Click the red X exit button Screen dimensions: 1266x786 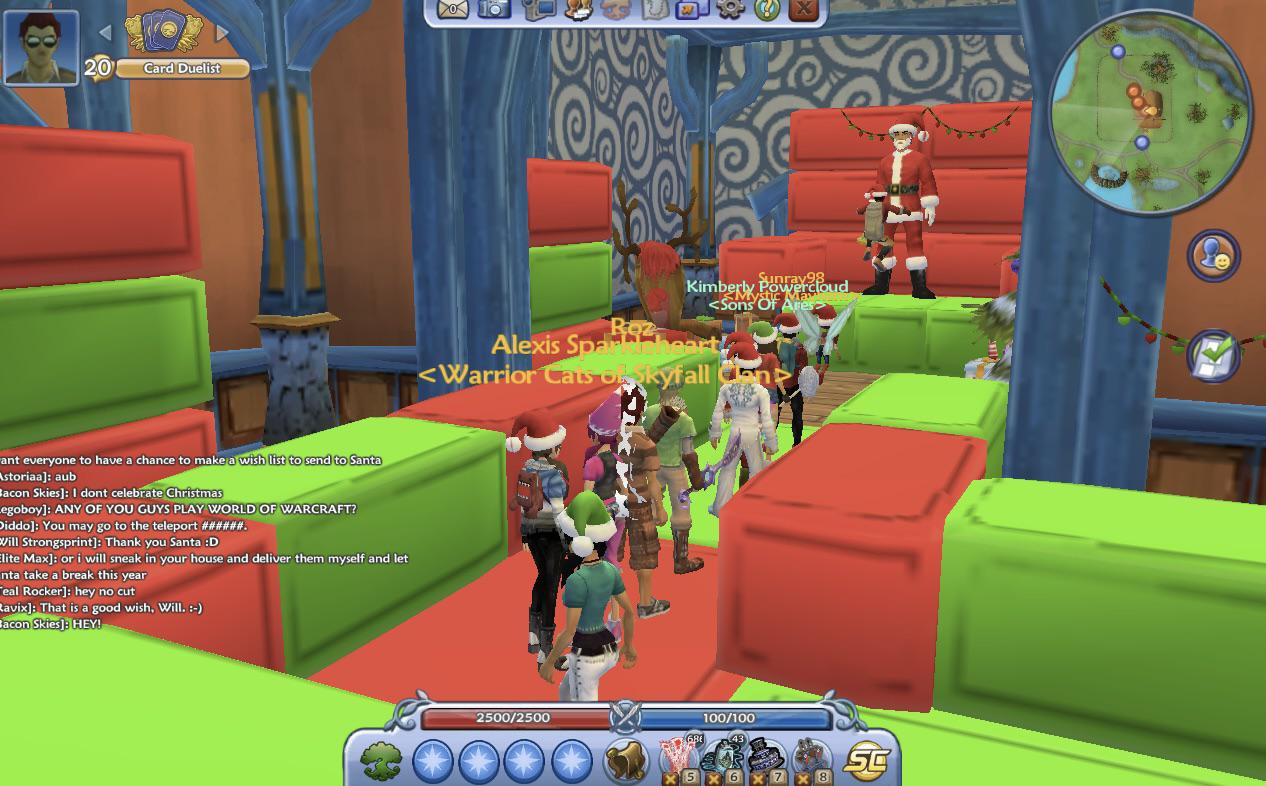point(803,9)
